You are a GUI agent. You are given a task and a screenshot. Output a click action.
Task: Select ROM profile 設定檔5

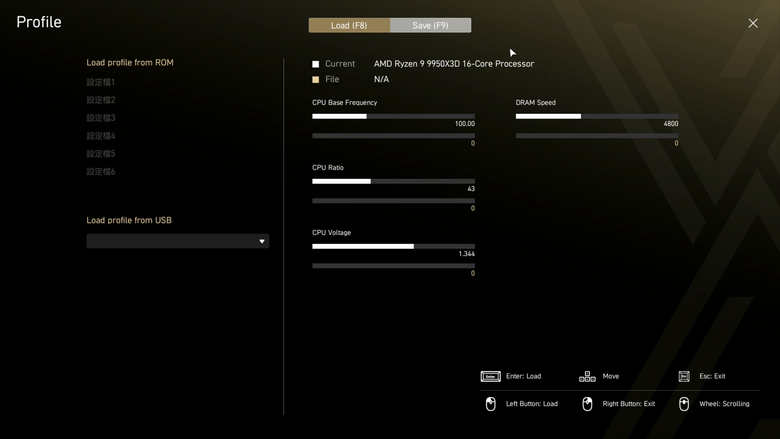pyautogui.click(x=101, y=154)
